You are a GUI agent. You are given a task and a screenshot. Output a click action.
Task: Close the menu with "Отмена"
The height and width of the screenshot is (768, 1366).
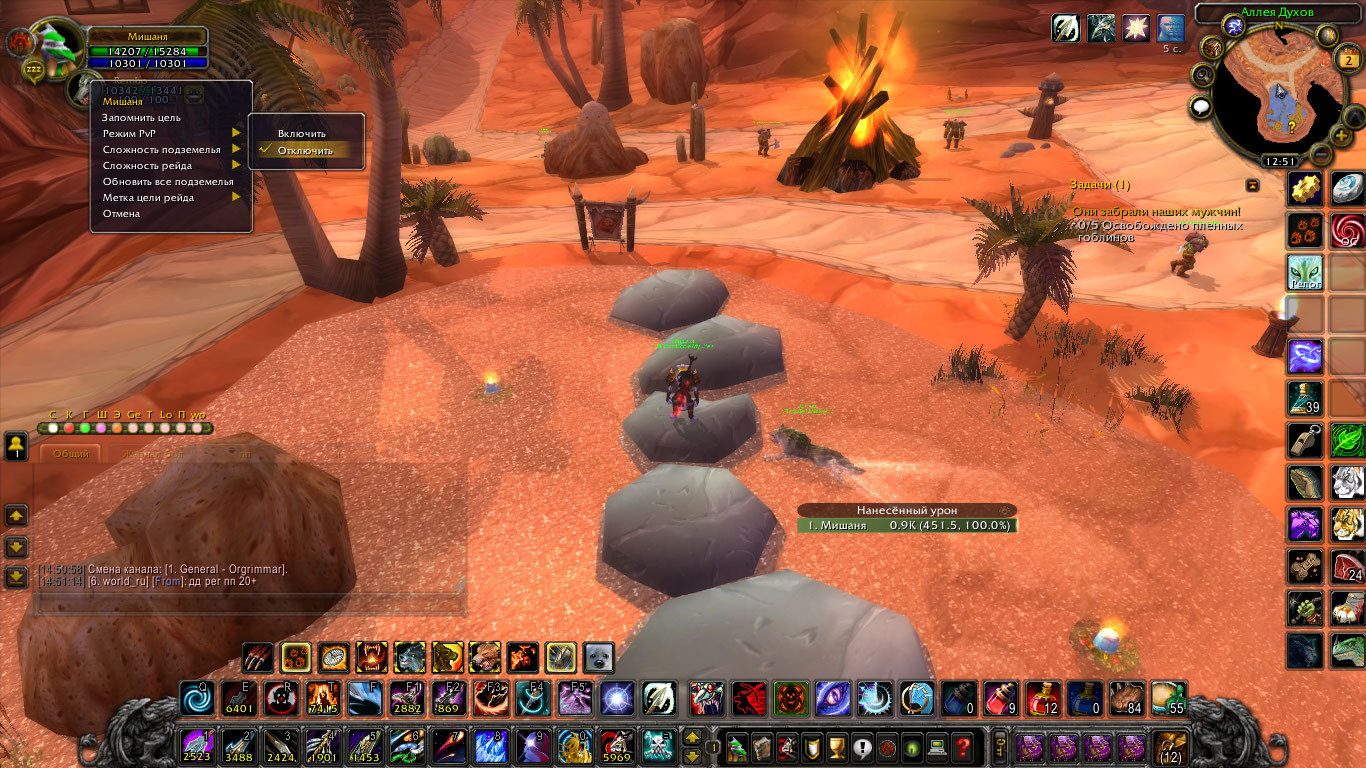pyautogui.click(x=121, y=213)
